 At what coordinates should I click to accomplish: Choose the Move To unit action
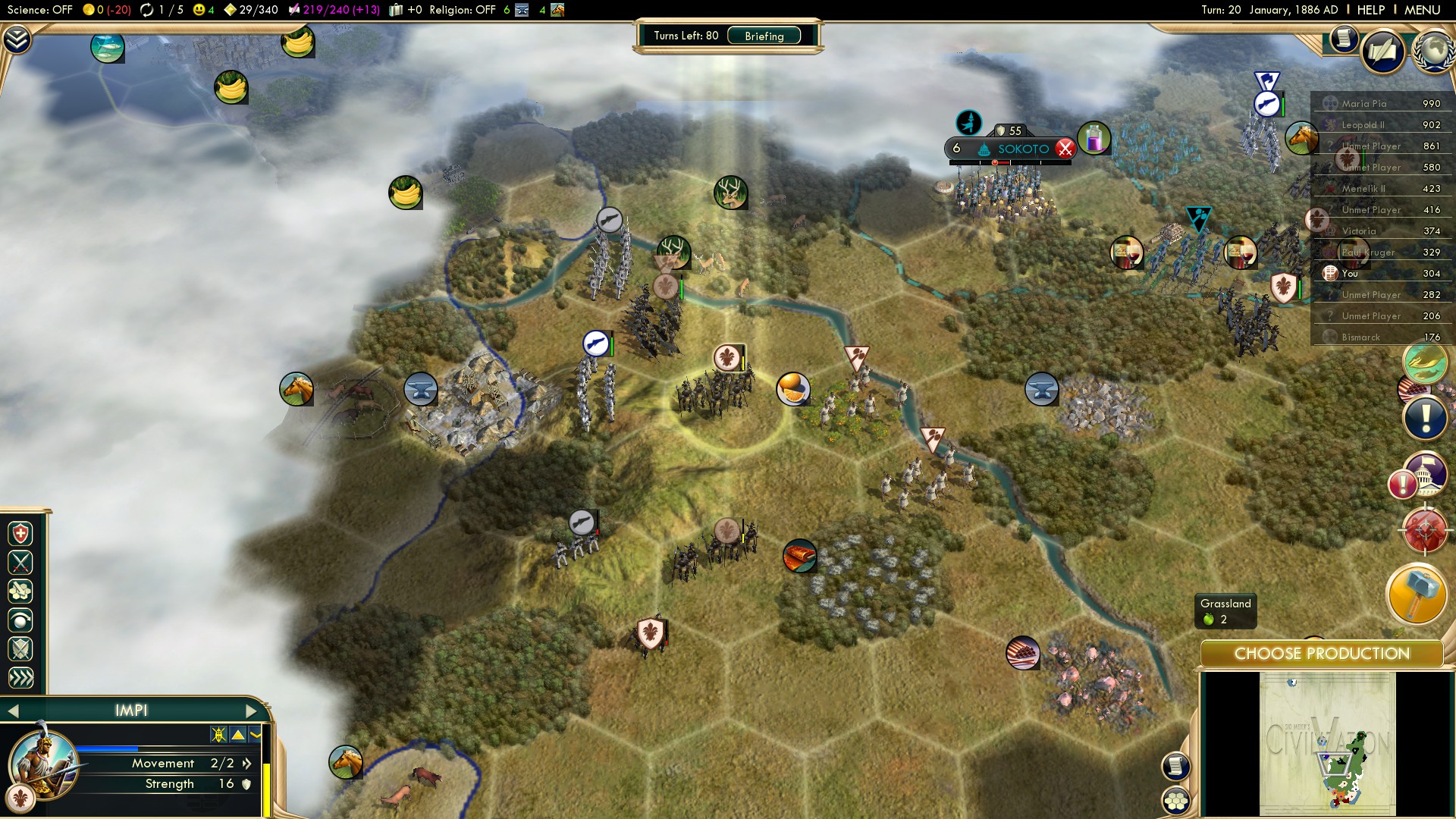pyautogui.click(x=20, y=591)
